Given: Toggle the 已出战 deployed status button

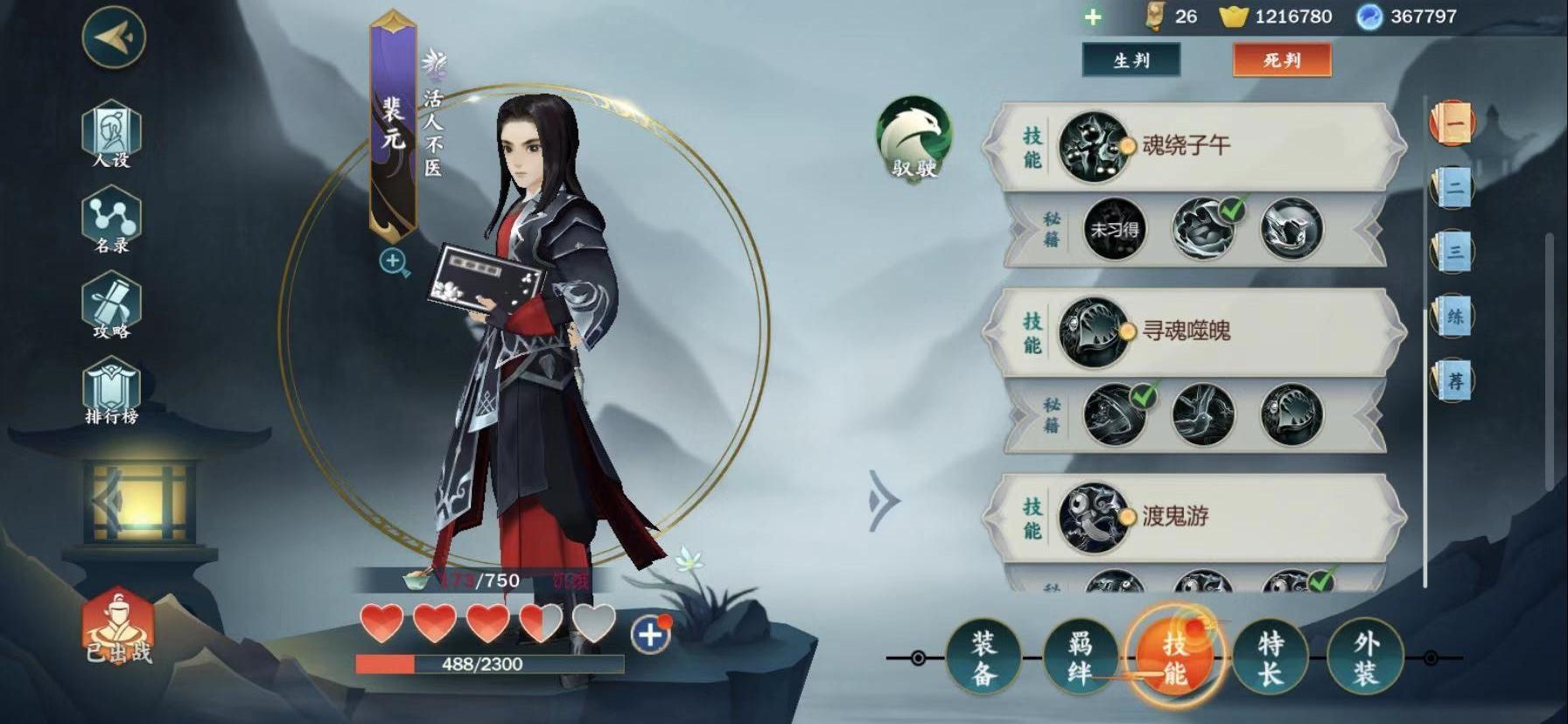Looking at the screenshot, I should coord(117,625).
